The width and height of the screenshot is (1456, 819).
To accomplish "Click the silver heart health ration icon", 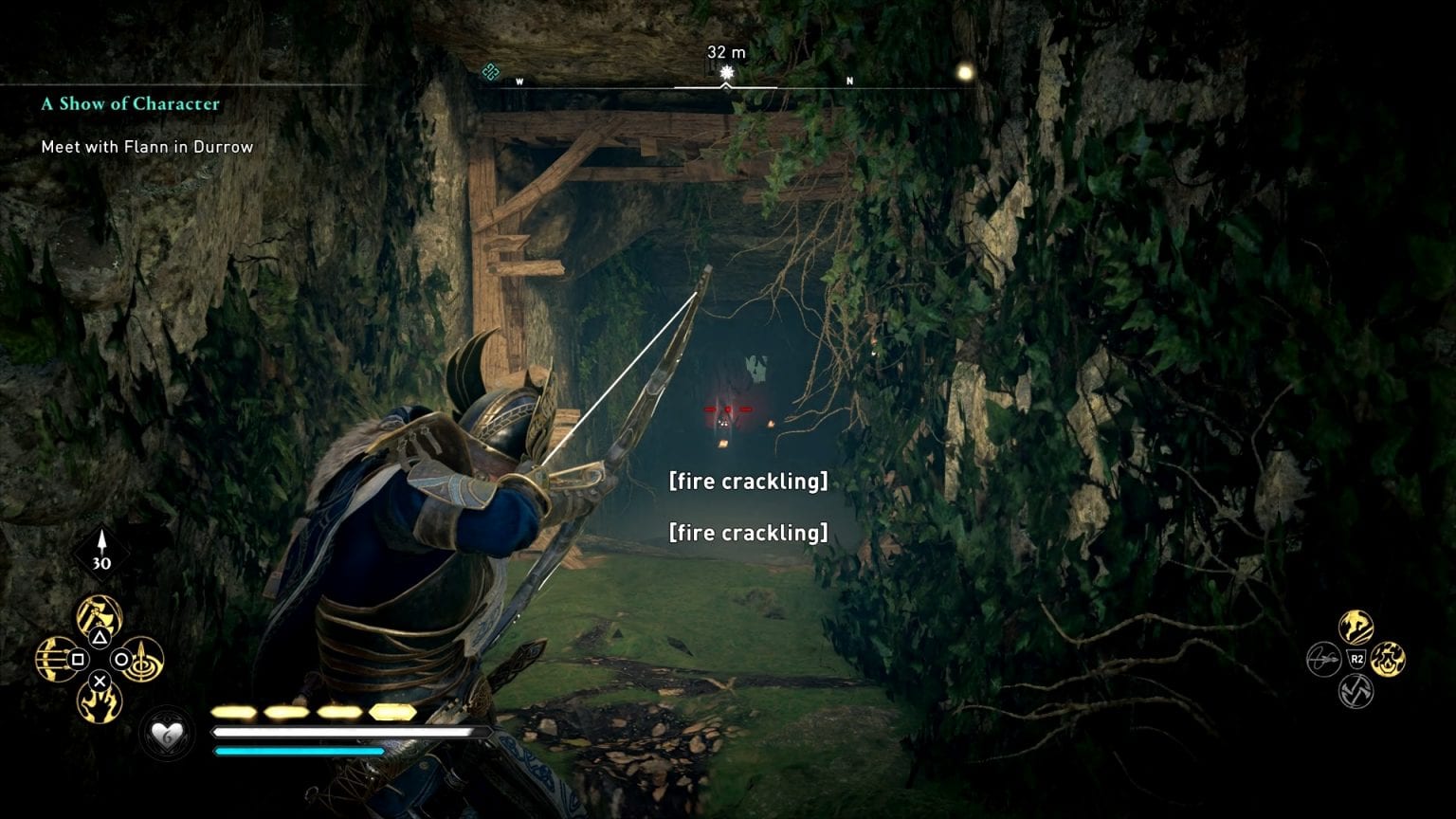I will (x=164, y=735).
